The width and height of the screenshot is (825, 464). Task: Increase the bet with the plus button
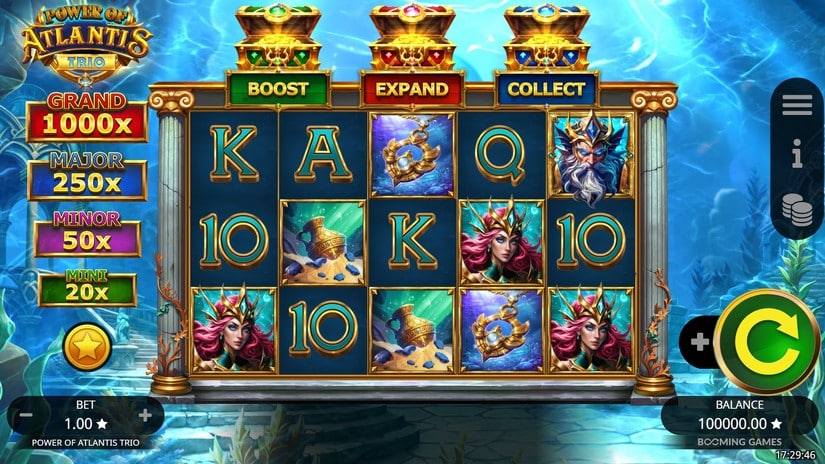point(146,415)
